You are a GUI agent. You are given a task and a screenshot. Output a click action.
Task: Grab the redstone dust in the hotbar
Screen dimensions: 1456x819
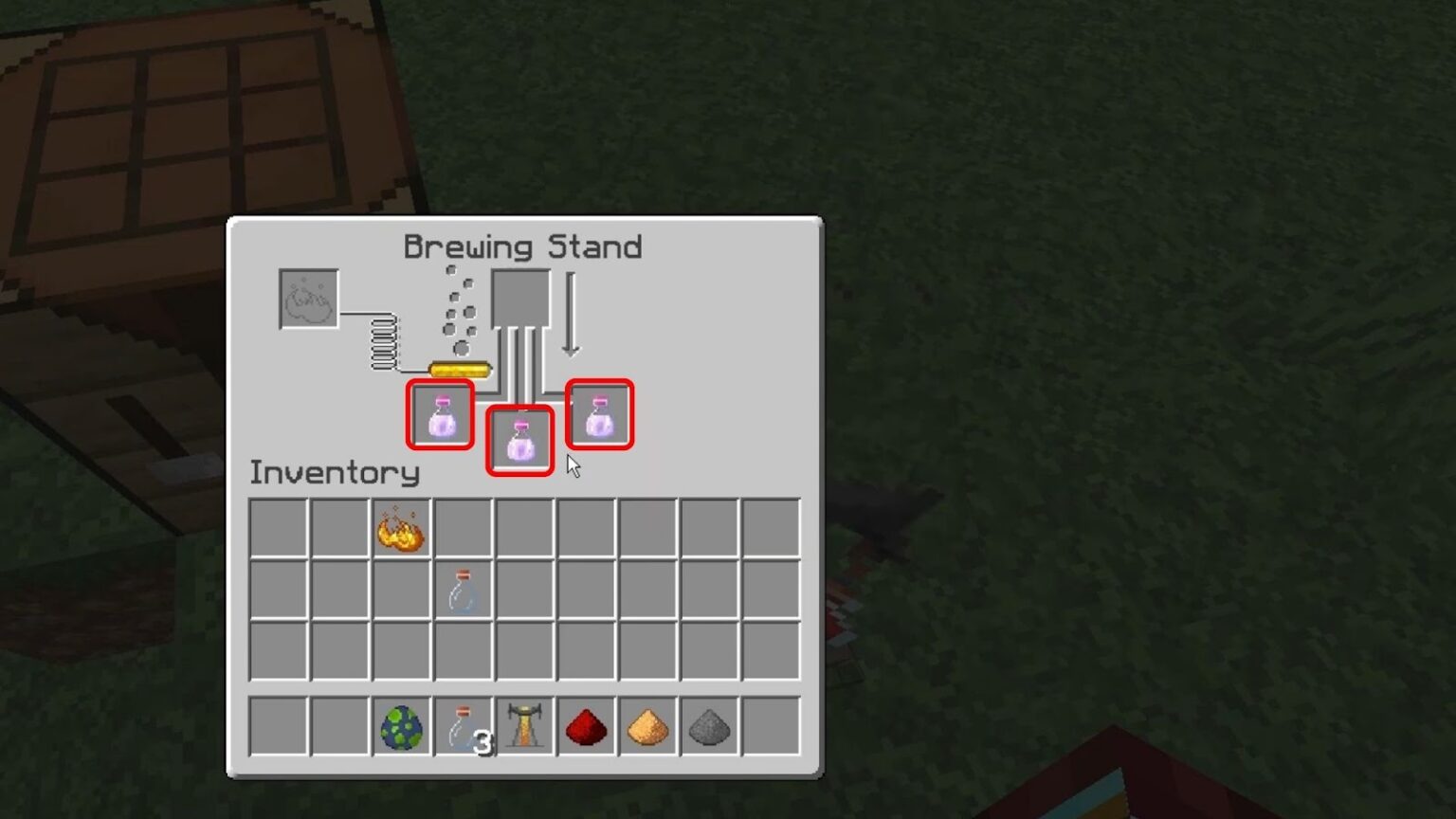tap(585, 726)
